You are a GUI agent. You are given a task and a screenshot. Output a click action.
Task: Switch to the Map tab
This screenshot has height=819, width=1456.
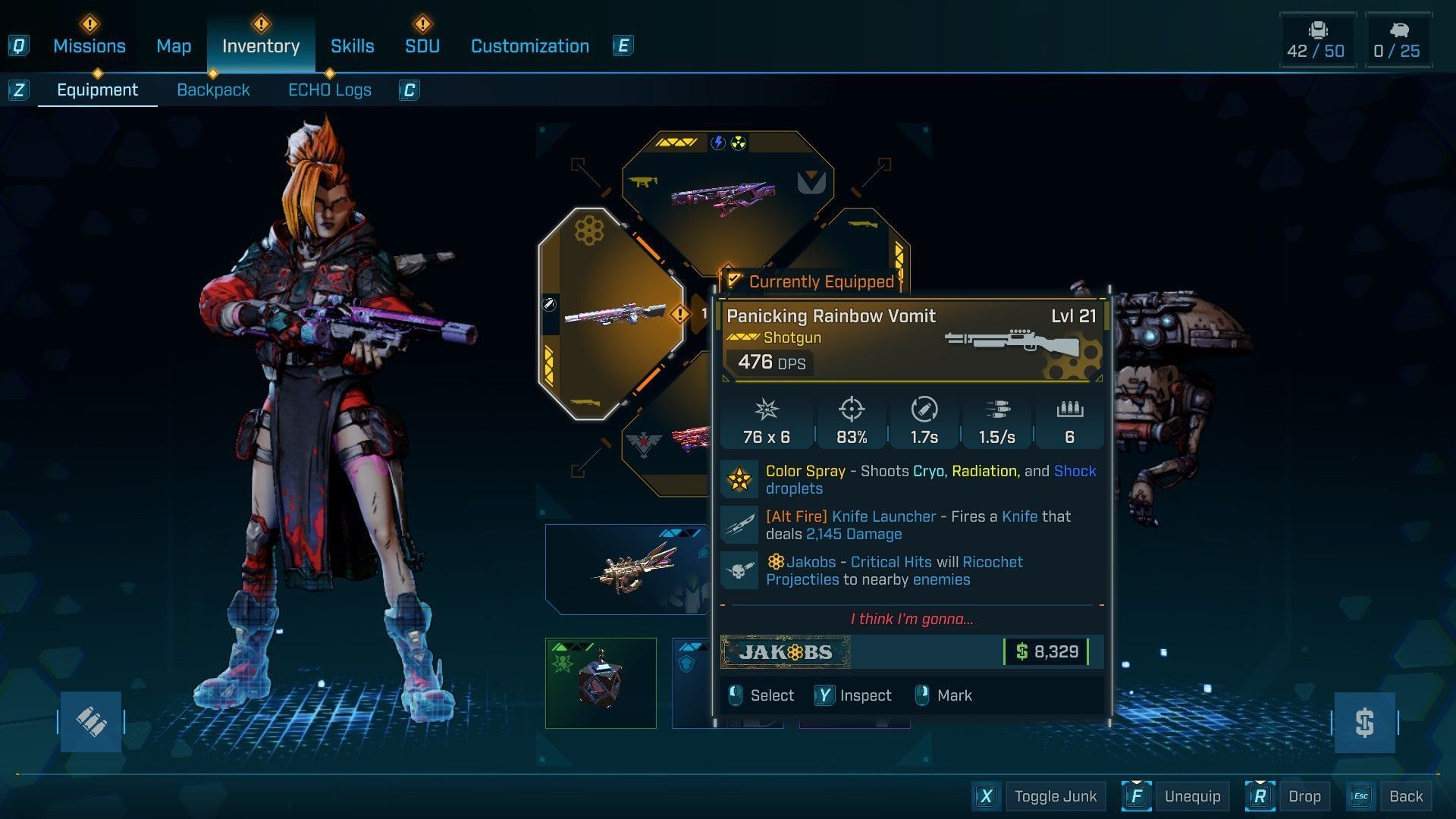pyautogui.click(x=174, y=46)
